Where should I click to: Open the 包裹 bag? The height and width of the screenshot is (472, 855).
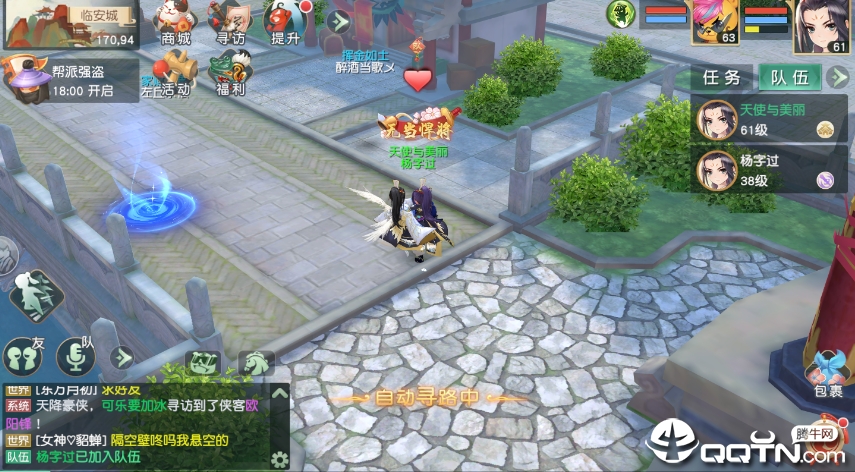pos(828,371)
